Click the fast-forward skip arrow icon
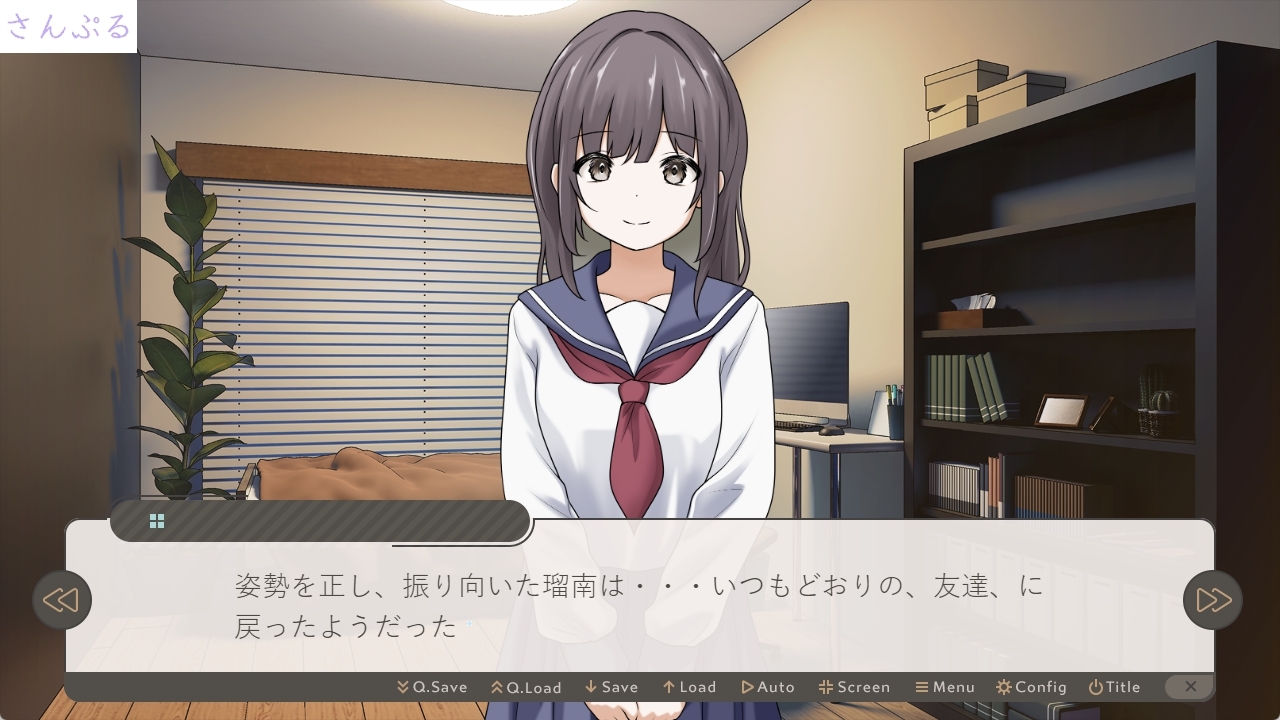This screenshot has width=1280, height=720. (x=1212, y=600)
